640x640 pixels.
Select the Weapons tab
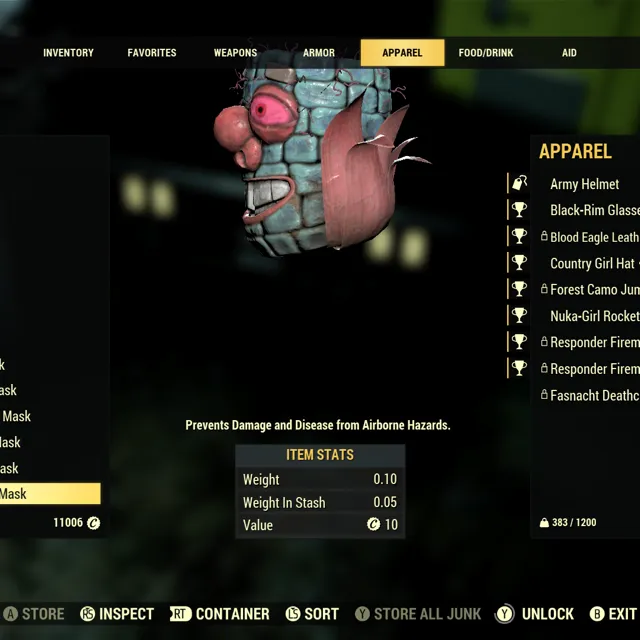tap(235, 53)
